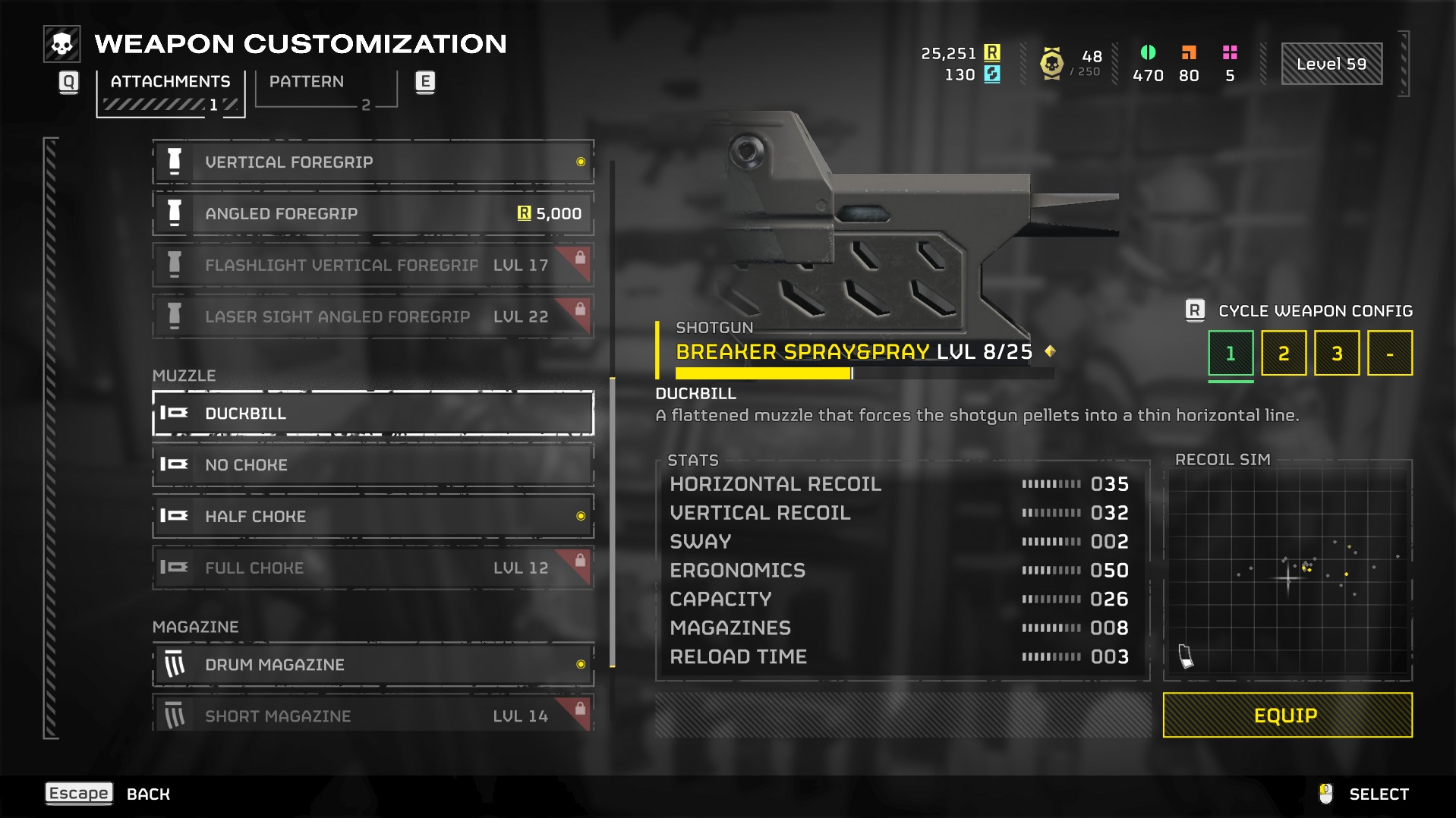Open the Attachments tab
This screenshot has width=1456, height=818.
171,91
